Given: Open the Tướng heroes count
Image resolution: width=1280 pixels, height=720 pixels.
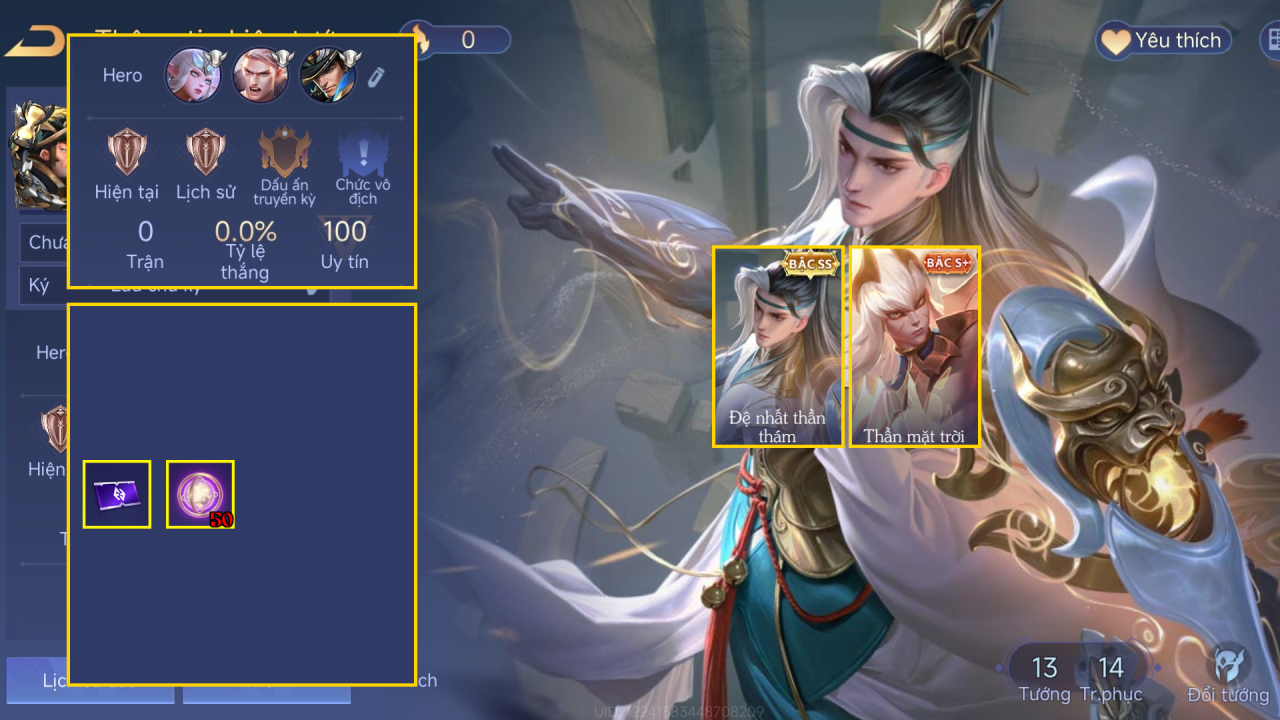Looking at the screenshot, I should (1044, 676).
